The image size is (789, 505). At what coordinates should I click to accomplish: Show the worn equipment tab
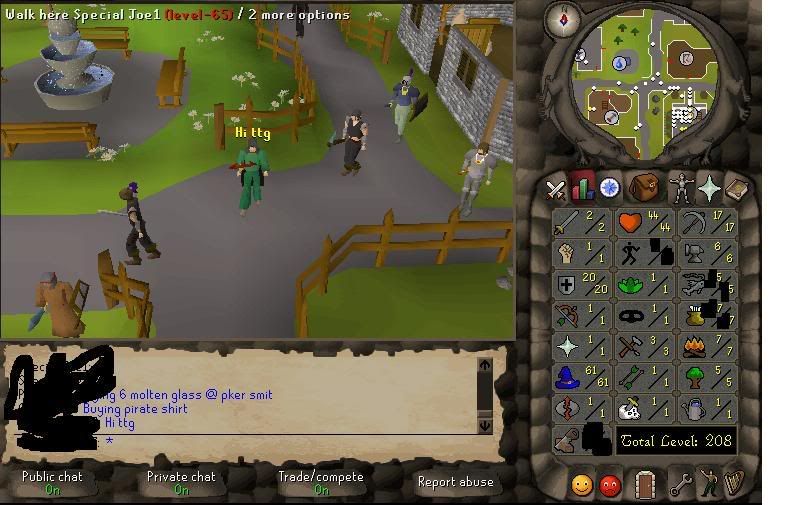pyautogui.click(x=681, y=188)
